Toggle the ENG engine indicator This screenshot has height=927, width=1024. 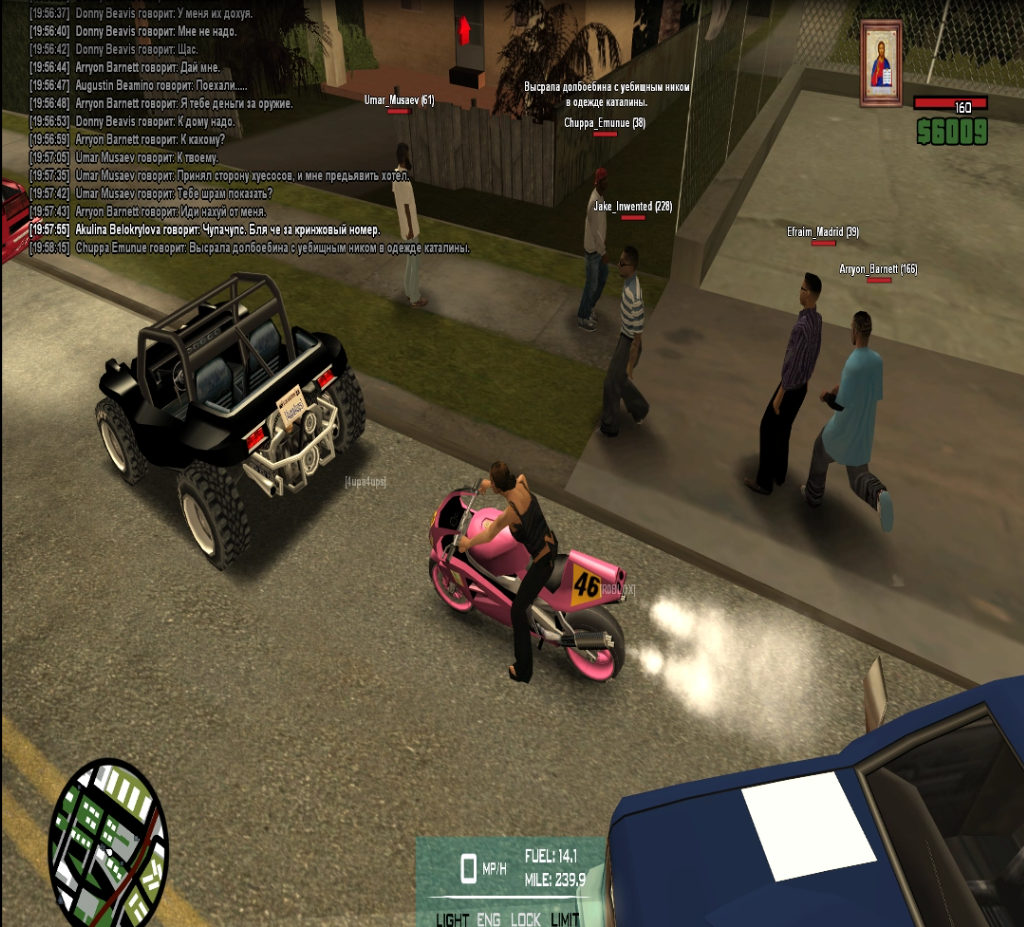pos(489,919)
